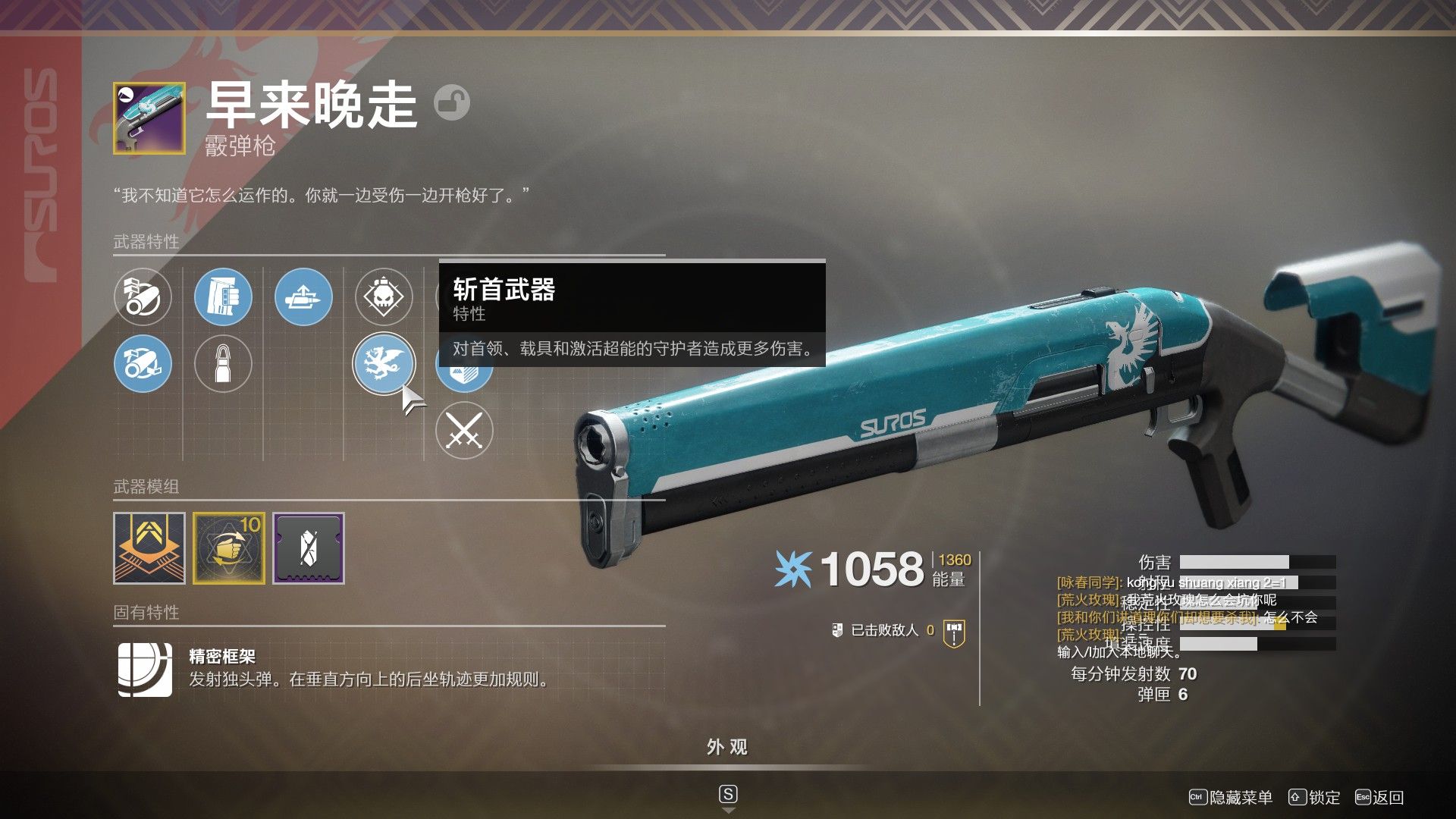Click the 锁定 lock option
The image size is (1456, 819).
pyautogui.click(x=1315, y=797)
